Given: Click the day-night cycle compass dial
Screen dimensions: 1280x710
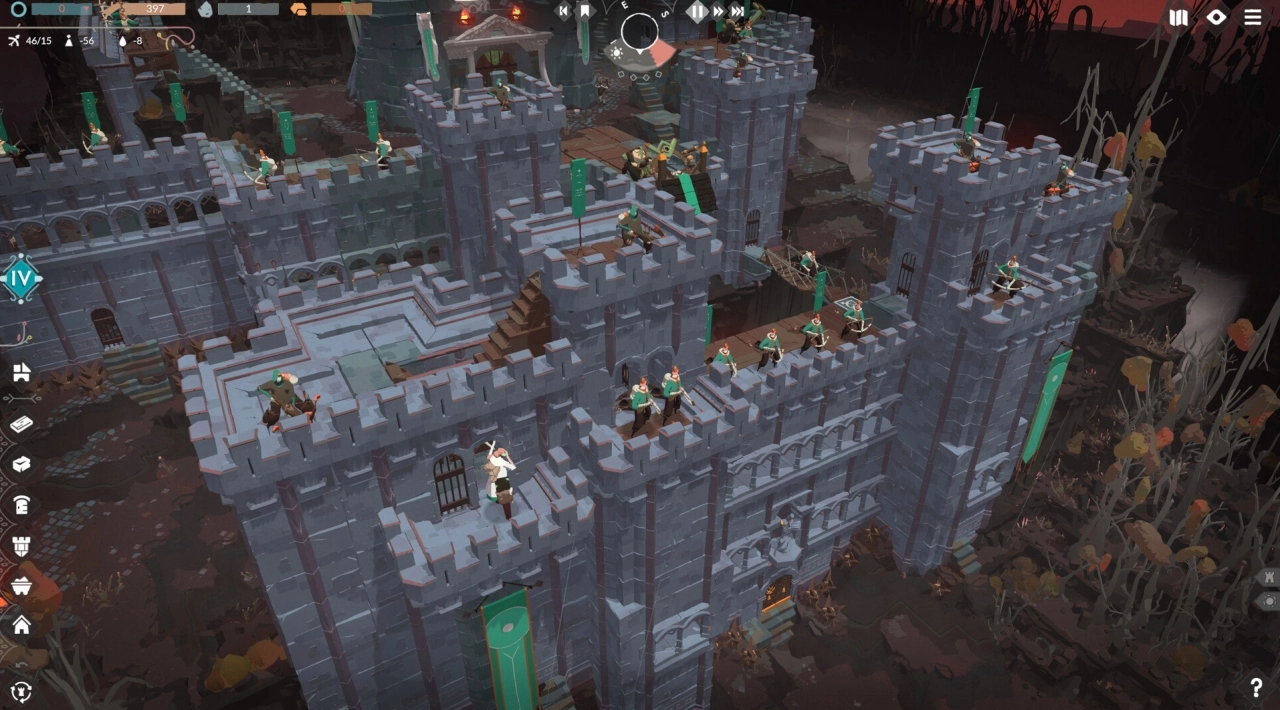Looking at the screenshot, I should point(640,33).
